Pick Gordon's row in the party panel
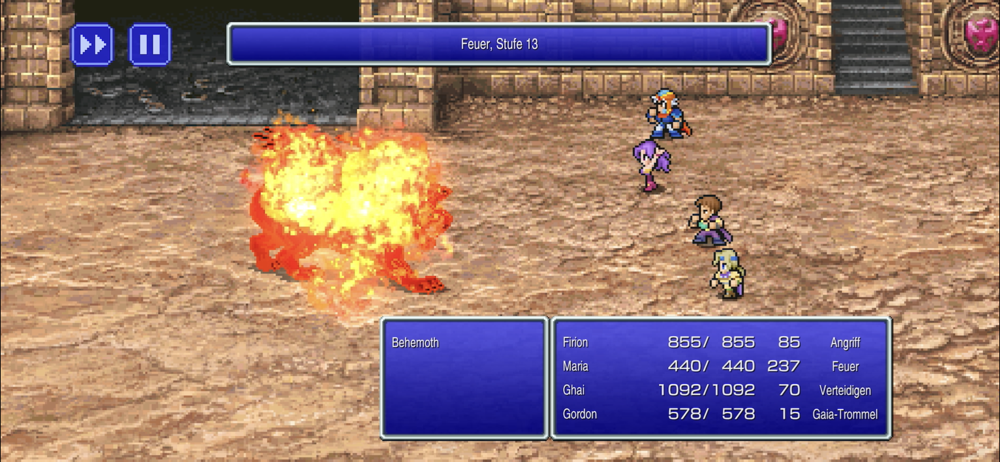Screen dimensions: 1000x462 pyautogui.click(x=720, y=414)
